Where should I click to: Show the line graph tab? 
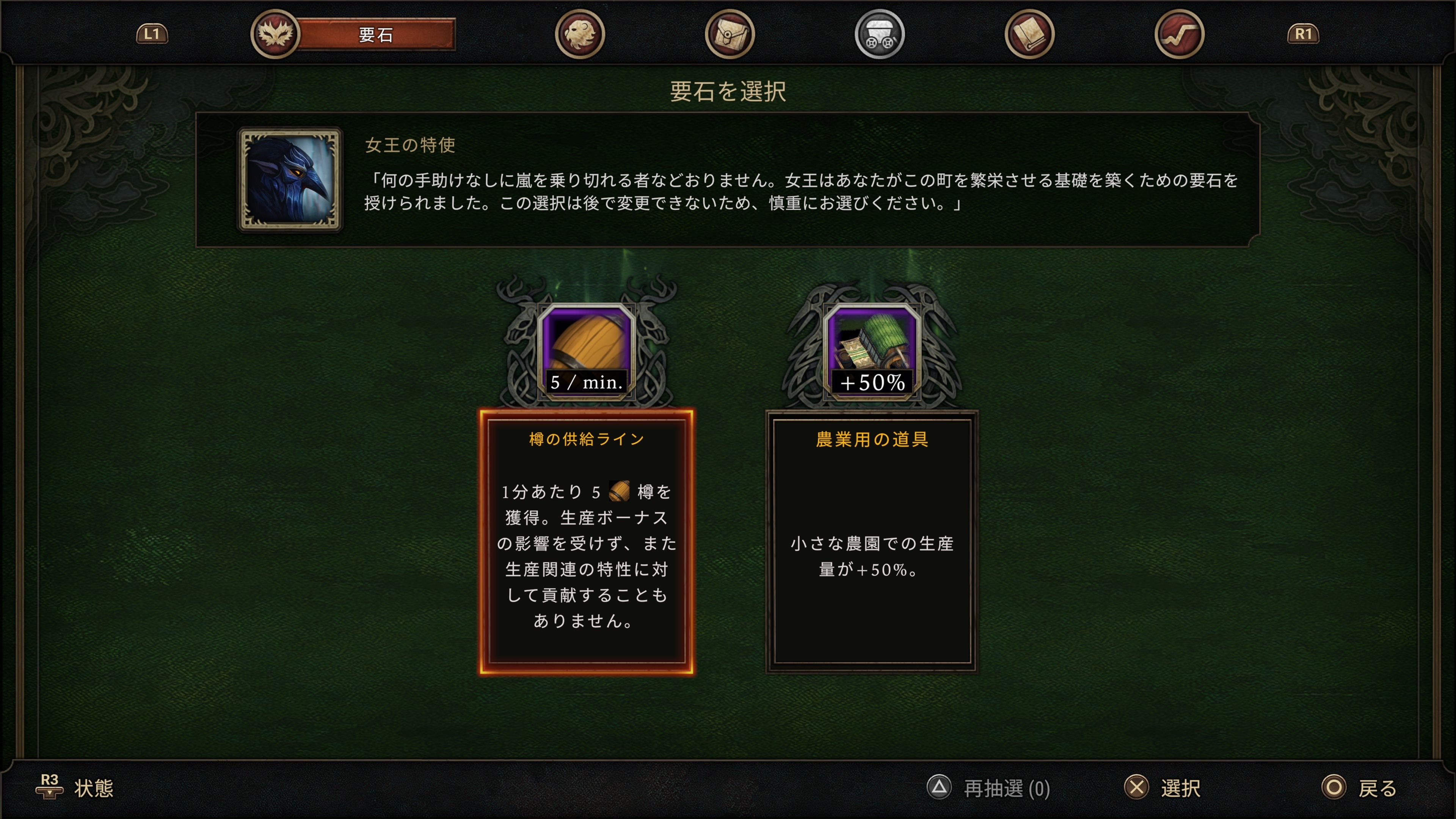(1179, 35)
